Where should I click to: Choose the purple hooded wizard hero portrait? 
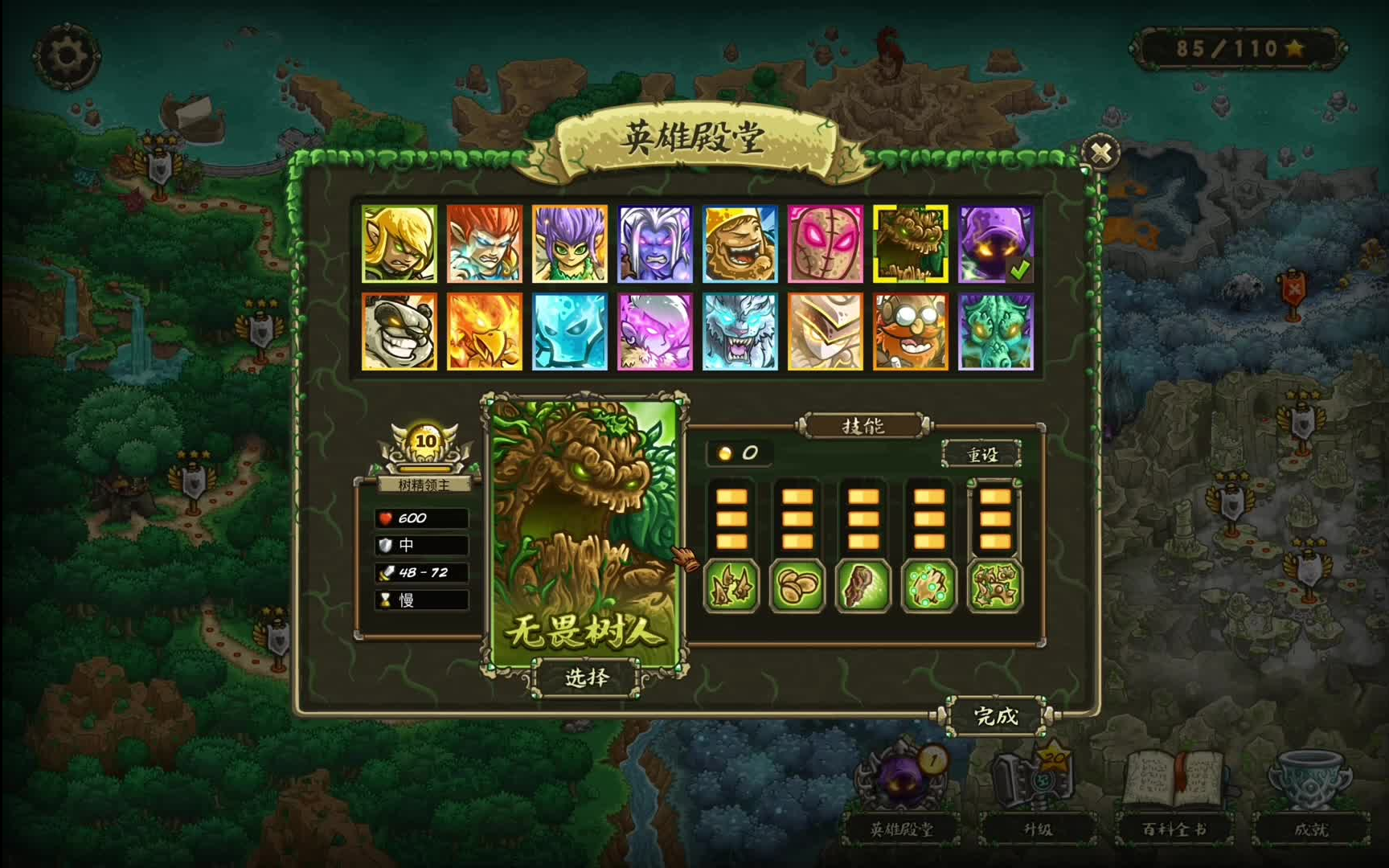click(x=995, y=244)
